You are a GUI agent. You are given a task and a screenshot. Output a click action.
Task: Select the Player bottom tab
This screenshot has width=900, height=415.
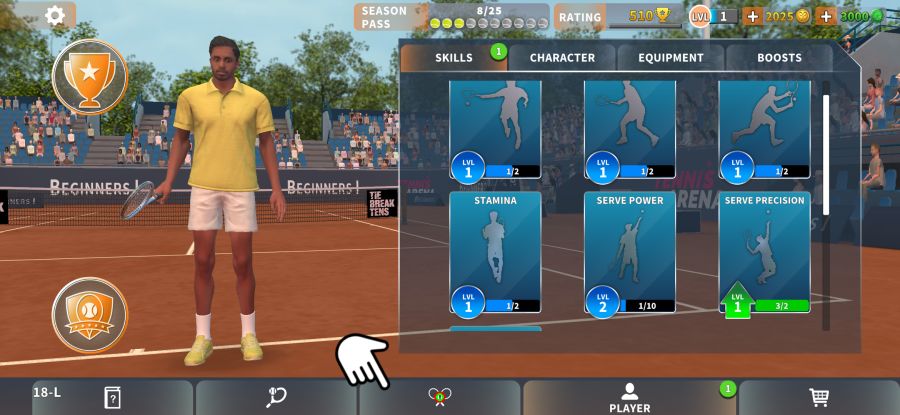pyautogui.click(x=630, y=397)
